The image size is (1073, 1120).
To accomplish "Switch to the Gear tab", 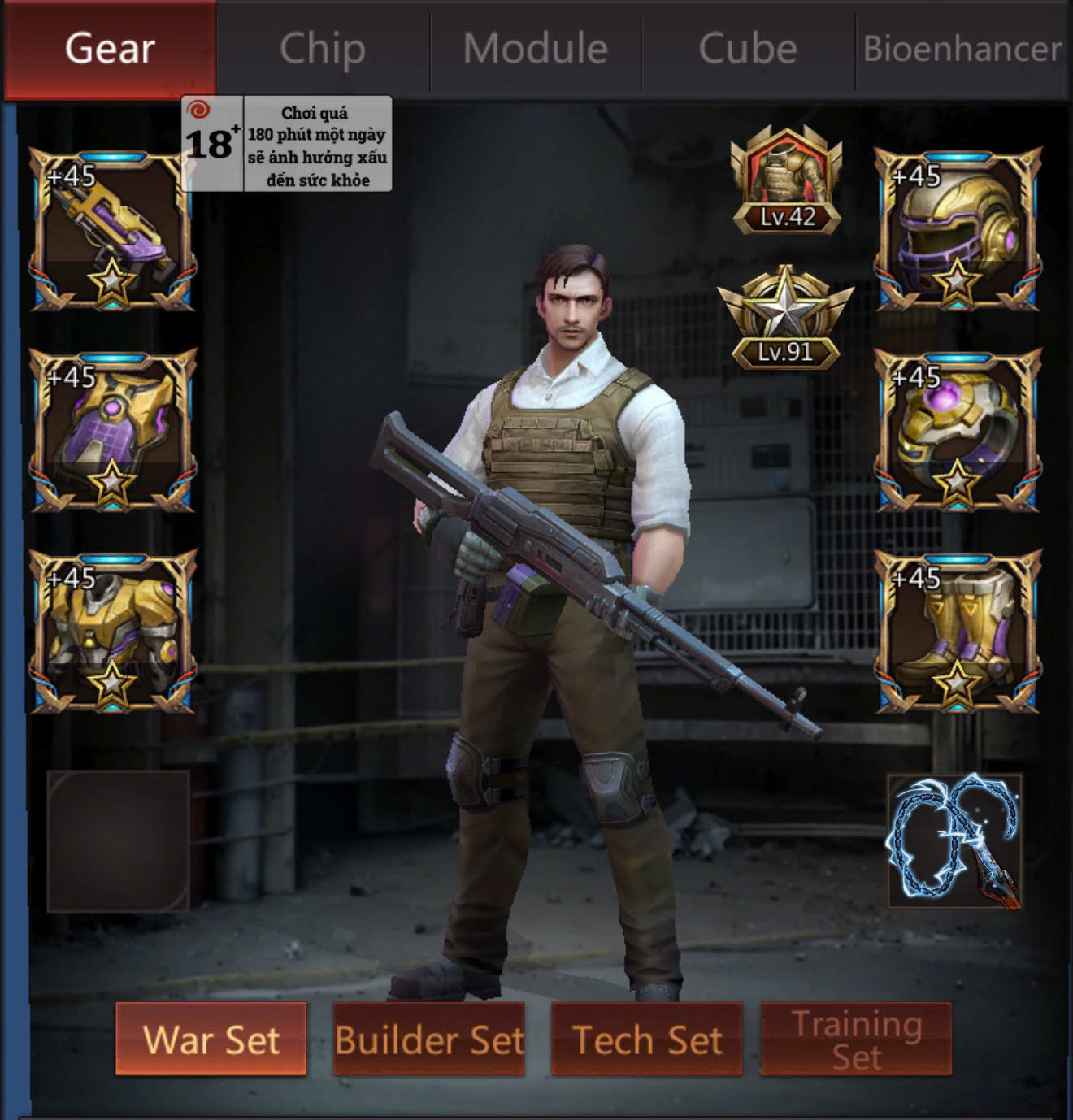I will tap(110, 49).
